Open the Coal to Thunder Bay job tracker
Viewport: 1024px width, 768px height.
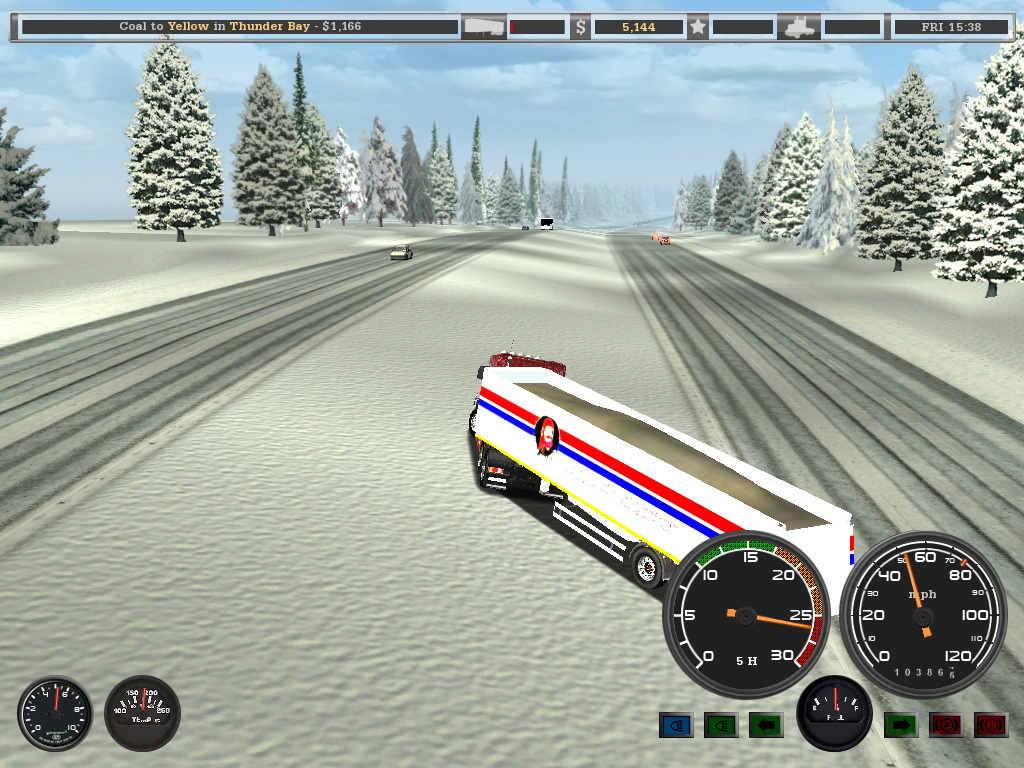238,27
